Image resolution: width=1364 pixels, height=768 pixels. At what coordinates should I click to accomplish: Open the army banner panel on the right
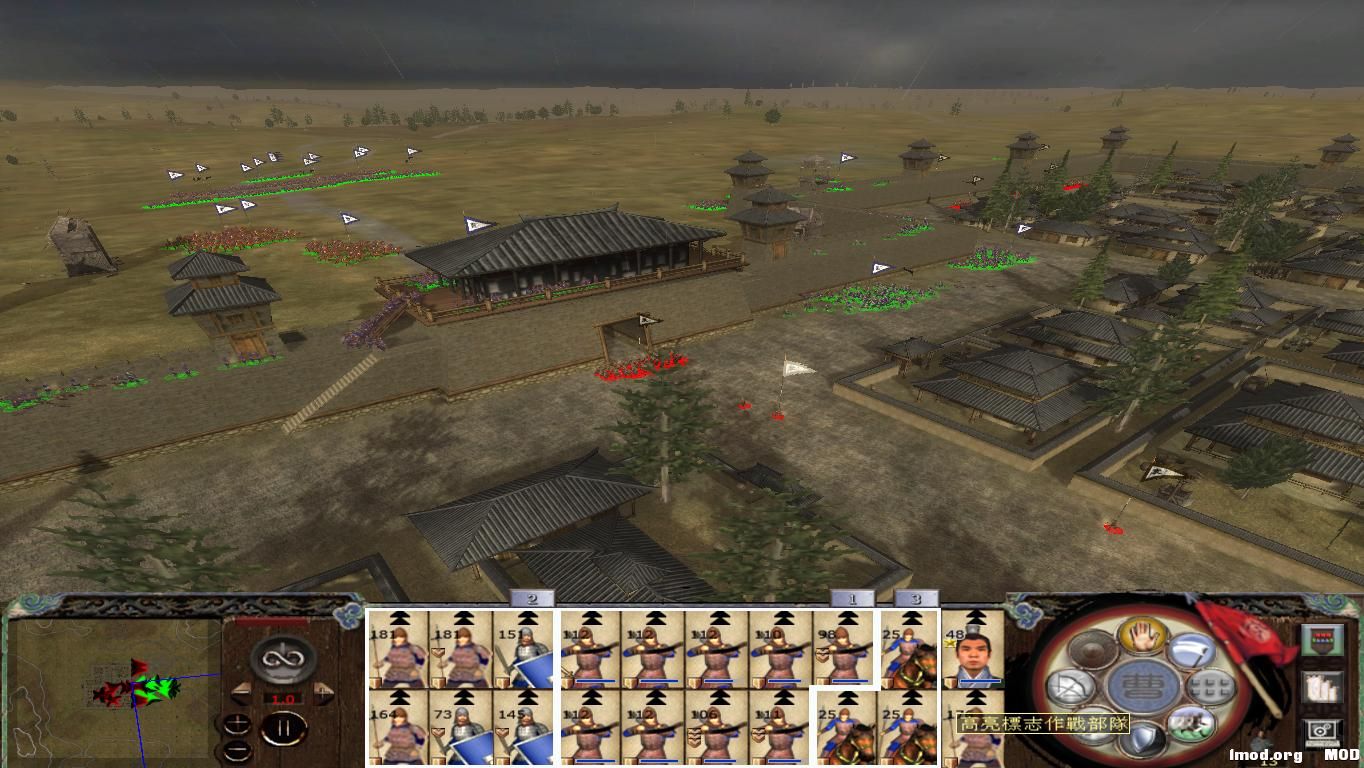coord(1324,638)
